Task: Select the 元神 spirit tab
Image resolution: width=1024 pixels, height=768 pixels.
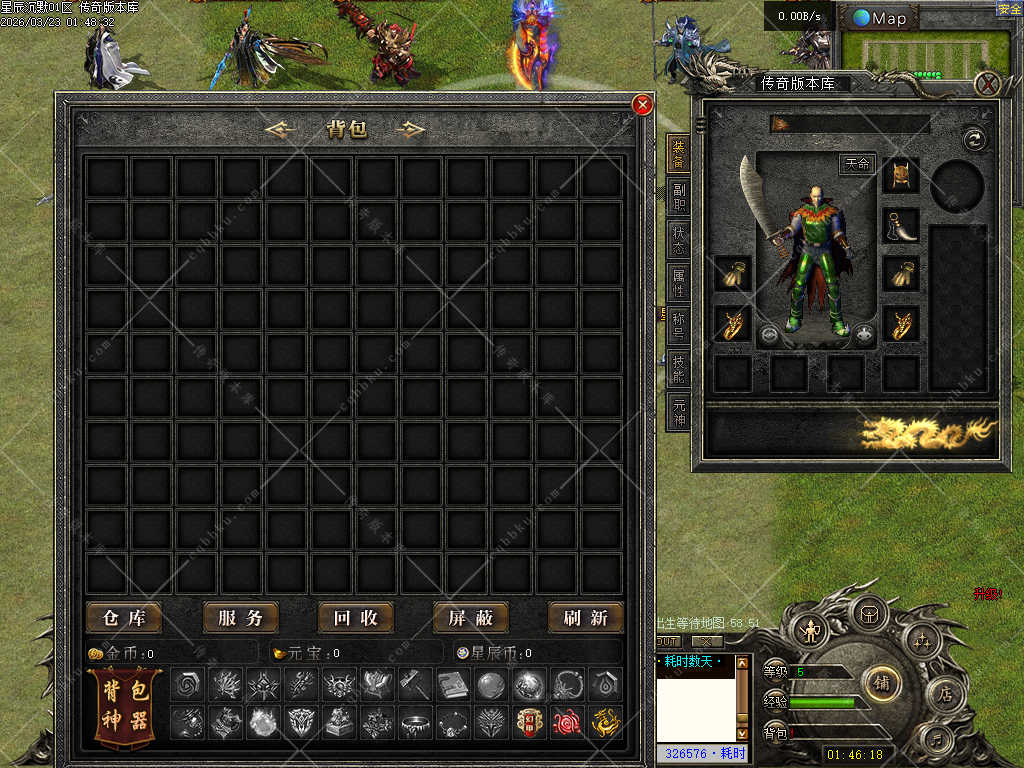Action: point(678,411)
